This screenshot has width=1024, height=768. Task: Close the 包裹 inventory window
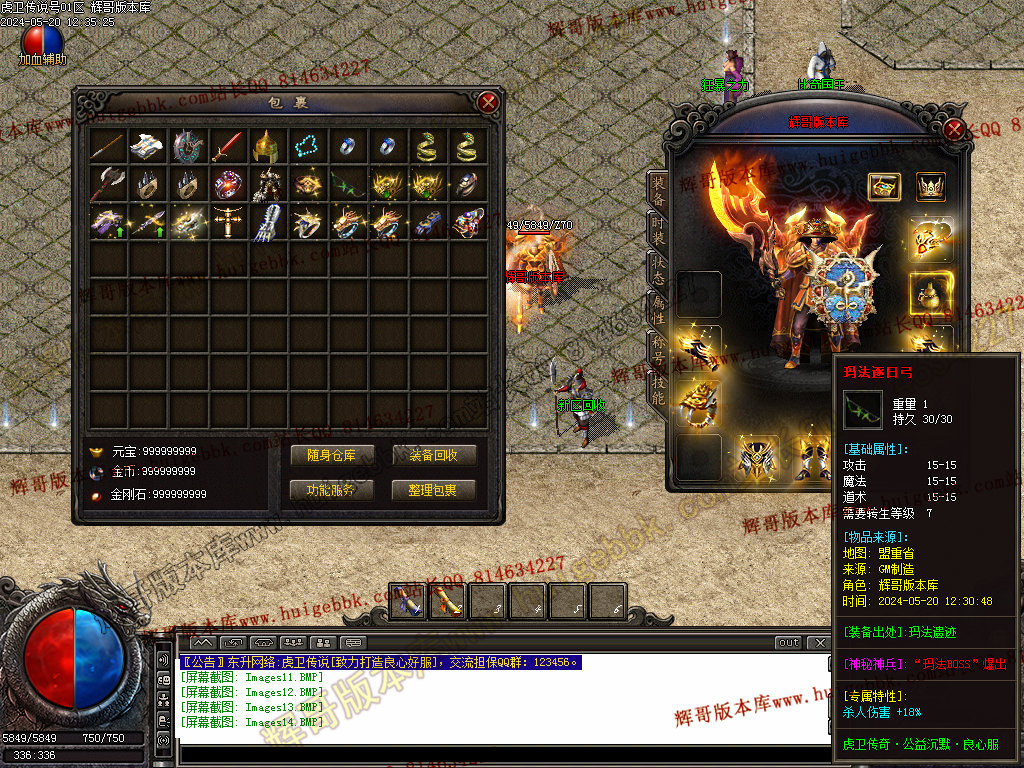tap(488, 102)
